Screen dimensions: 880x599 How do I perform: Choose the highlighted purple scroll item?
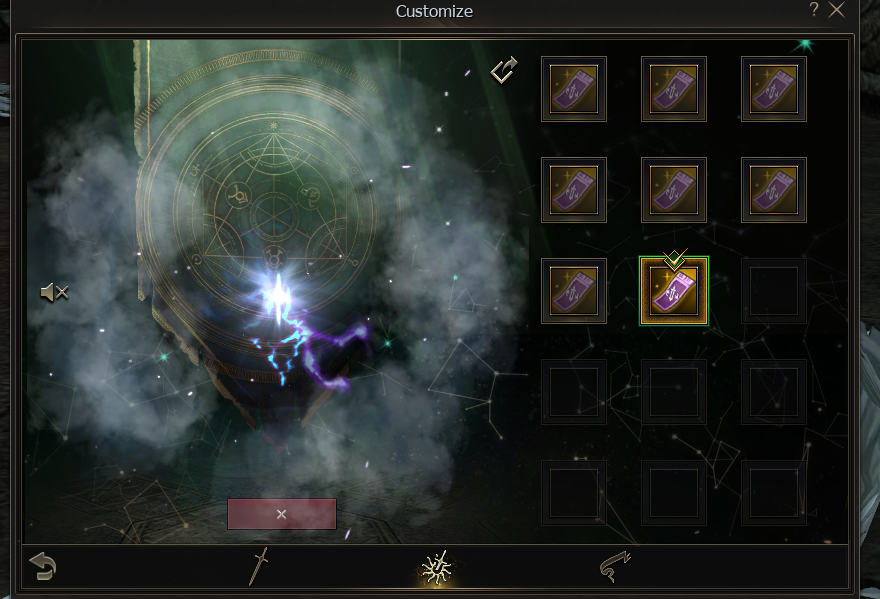(673, 291)
